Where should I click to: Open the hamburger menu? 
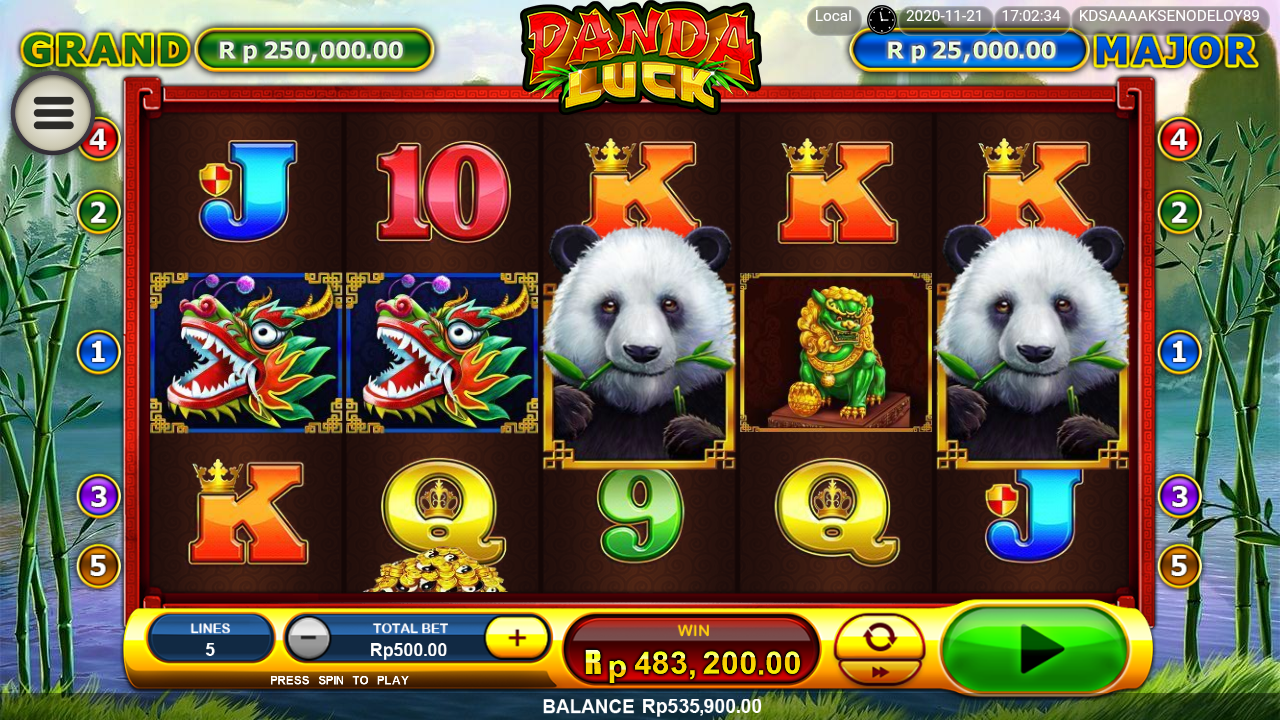click(x=53, y=113)
